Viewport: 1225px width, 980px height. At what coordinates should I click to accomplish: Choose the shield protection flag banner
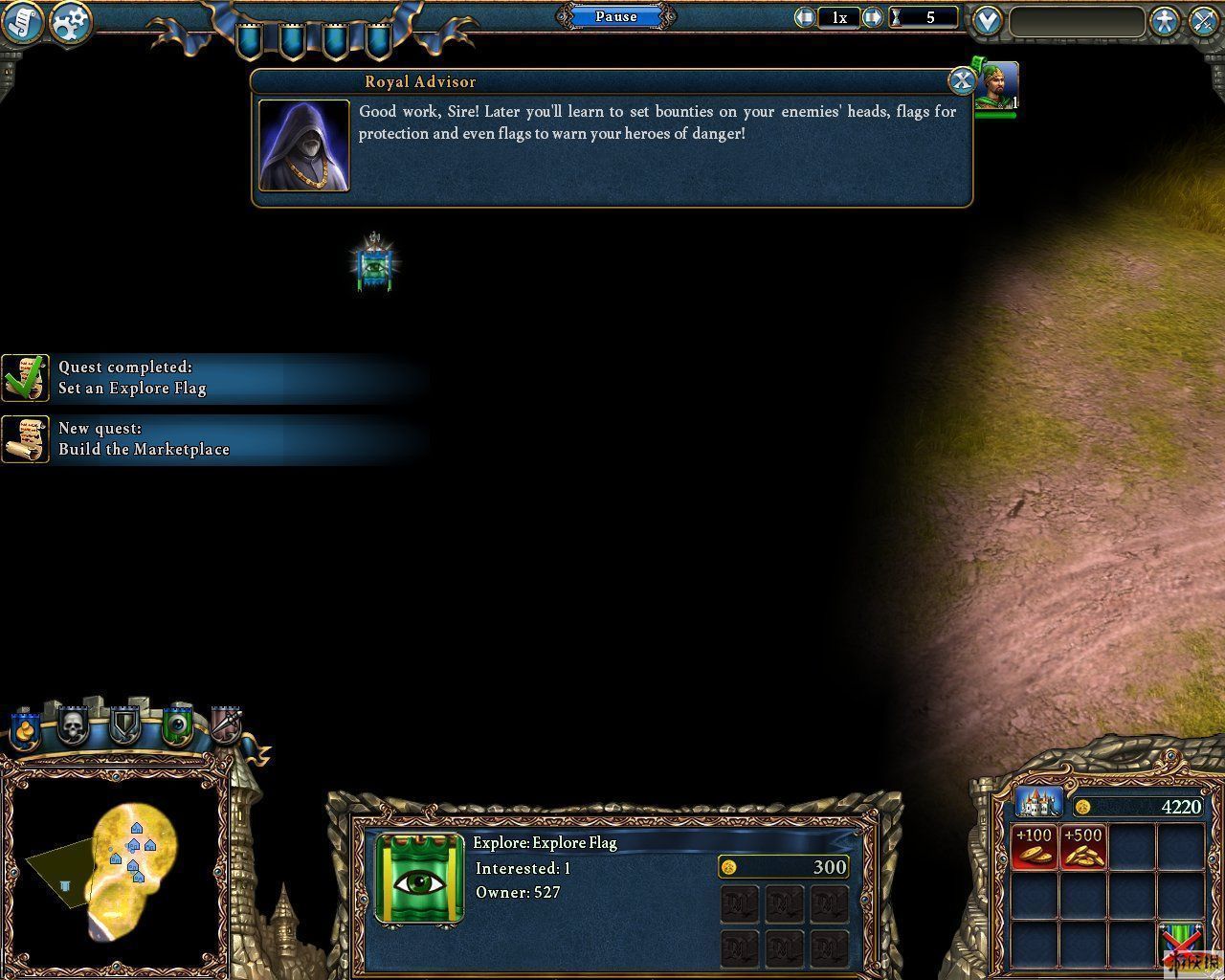pyautogui.click(x=124, y=727)
